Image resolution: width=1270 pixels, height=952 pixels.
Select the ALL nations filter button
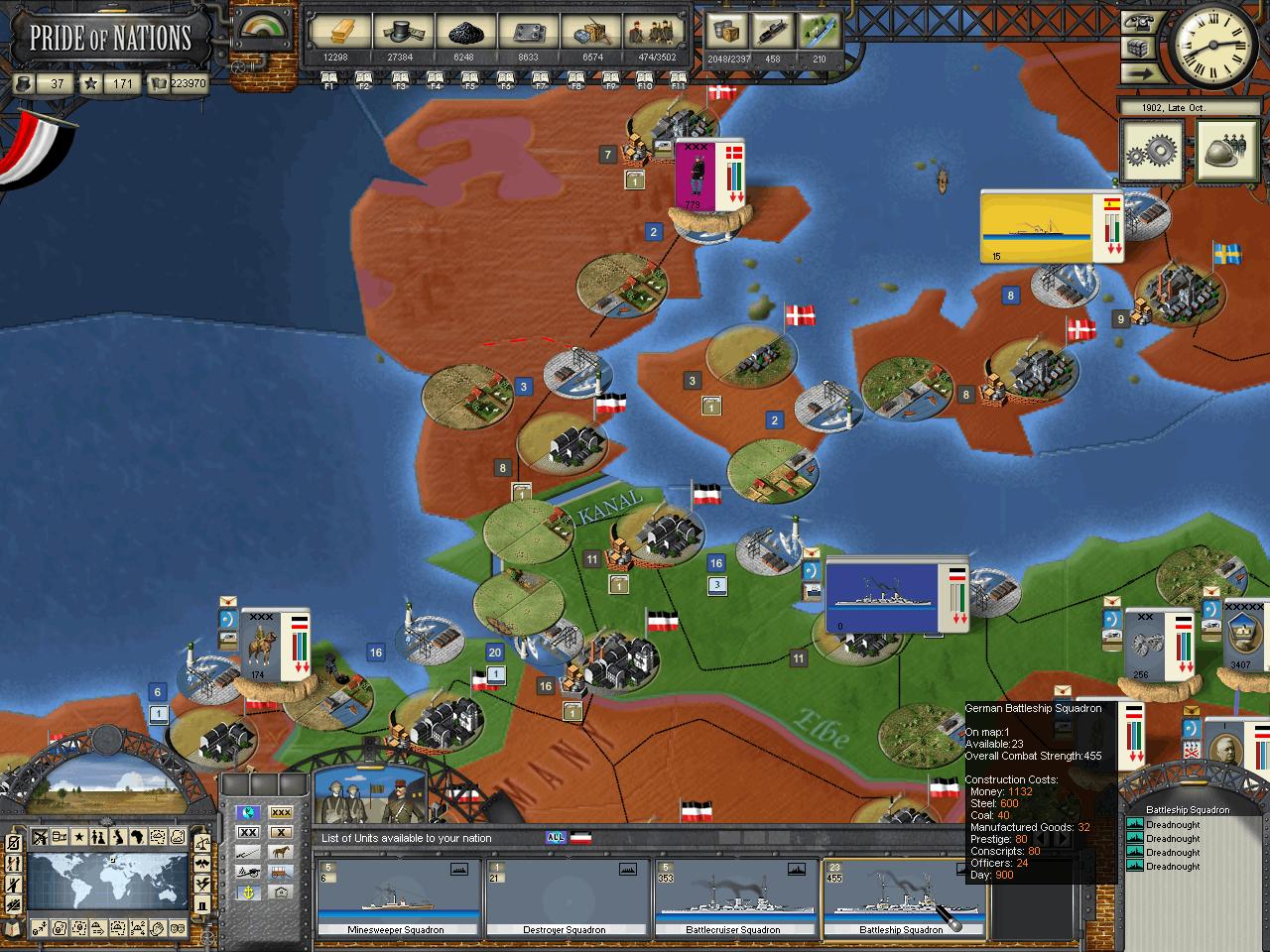click(556, 838)
